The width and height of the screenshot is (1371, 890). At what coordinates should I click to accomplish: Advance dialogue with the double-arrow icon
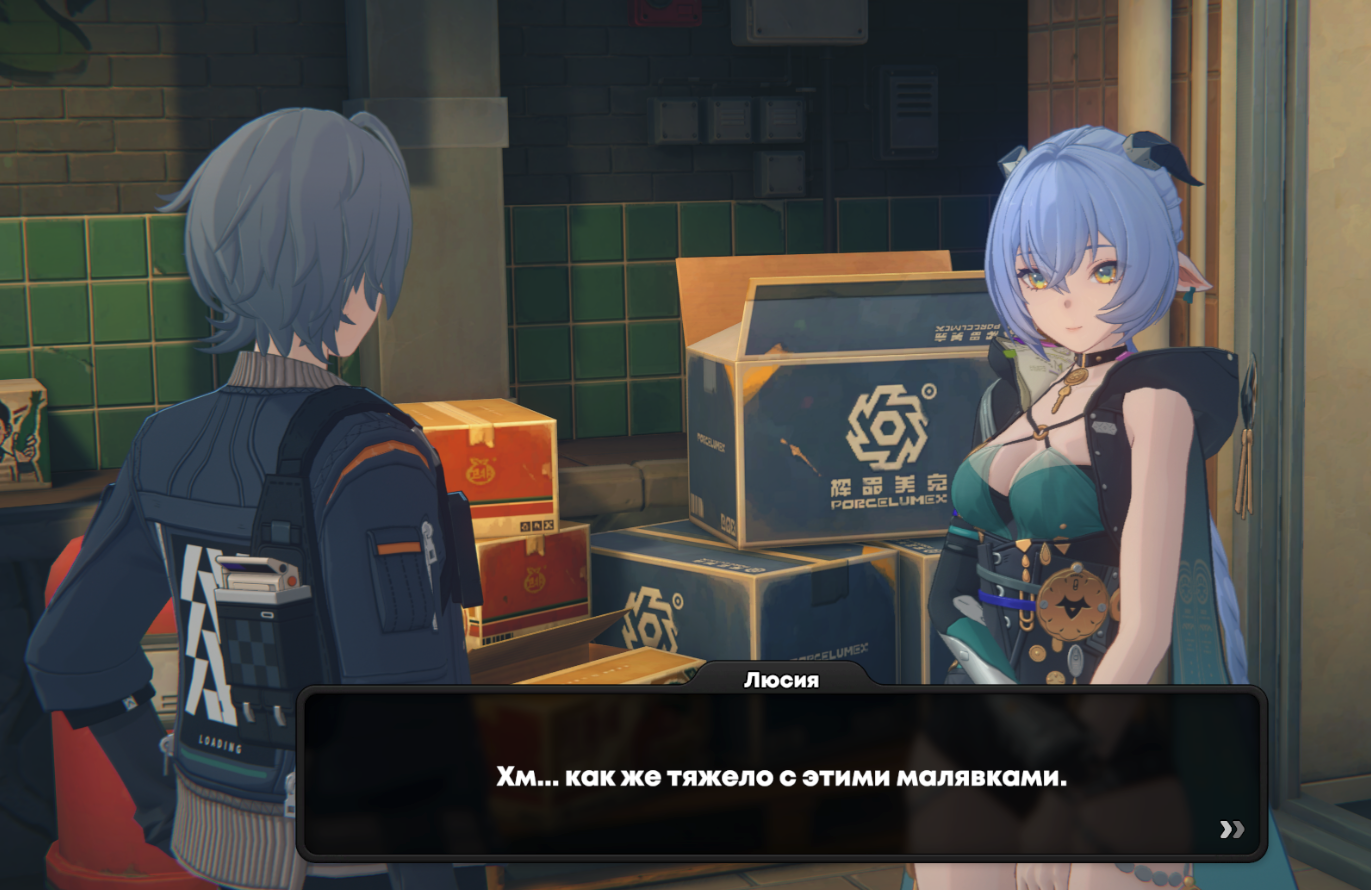pyautogui.click(x=1232, y=829)
